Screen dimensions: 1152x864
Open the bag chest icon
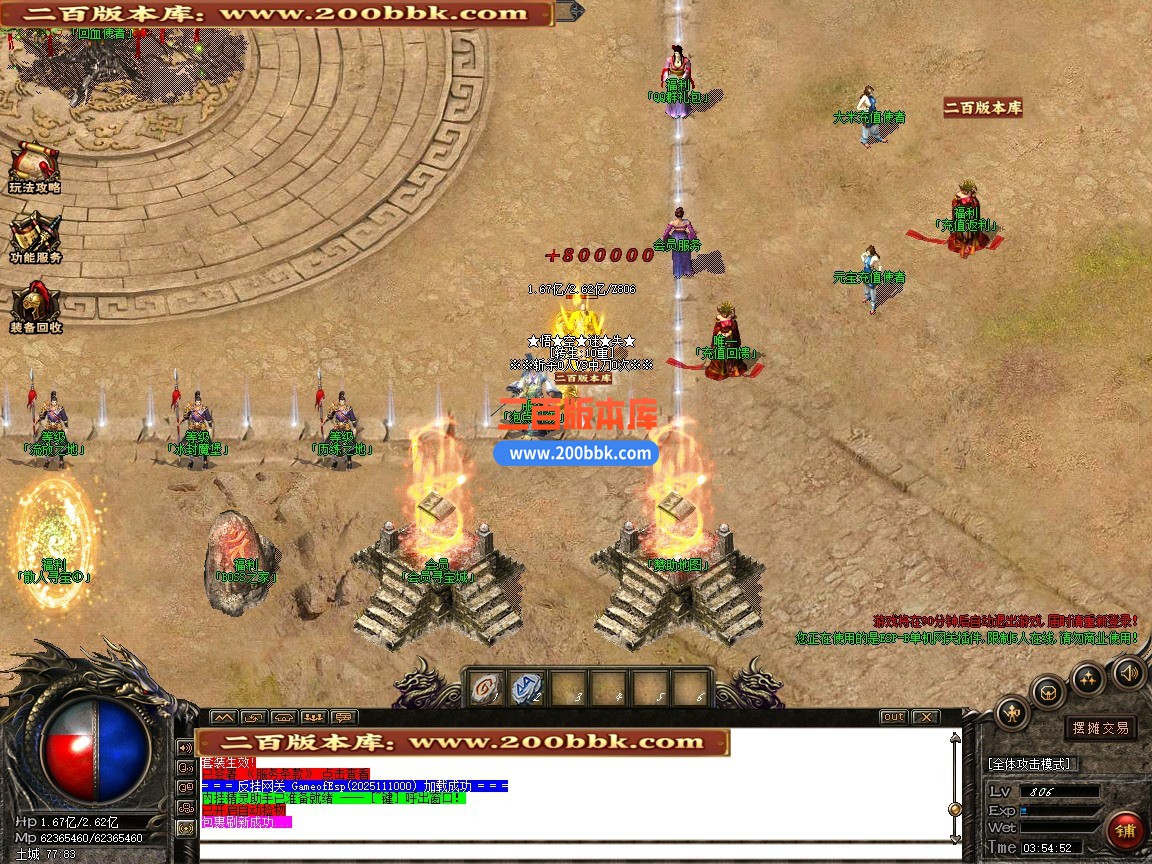(1048, 692)
